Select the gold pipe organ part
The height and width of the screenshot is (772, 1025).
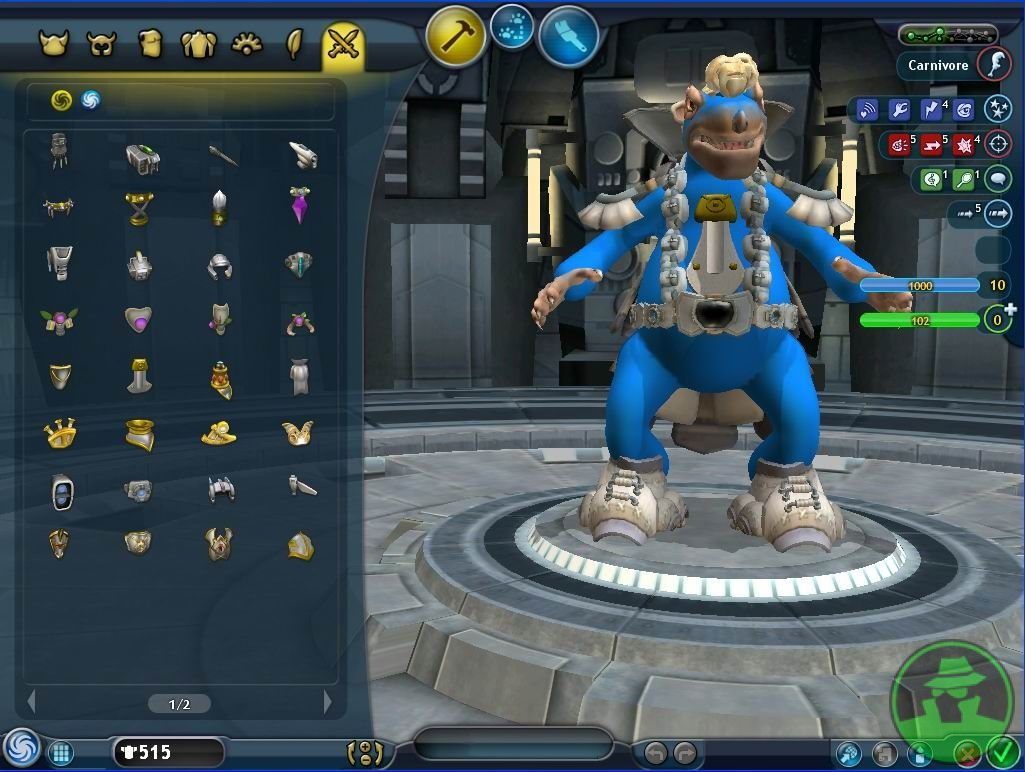coord(61,433)
